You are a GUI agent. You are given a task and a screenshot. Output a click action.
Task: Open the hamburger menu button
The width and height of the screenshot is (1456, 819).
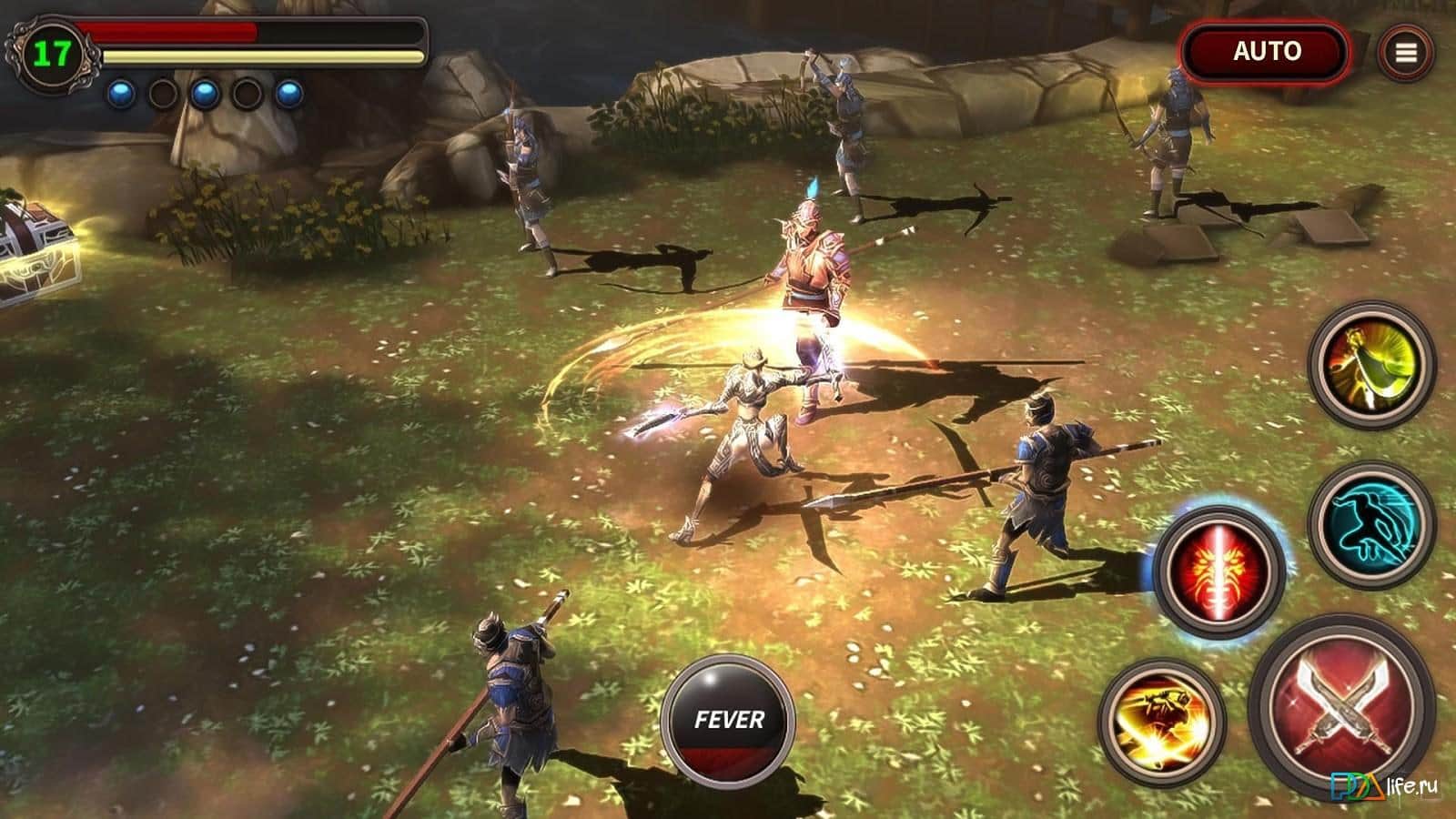click(x=1405, y=53)
